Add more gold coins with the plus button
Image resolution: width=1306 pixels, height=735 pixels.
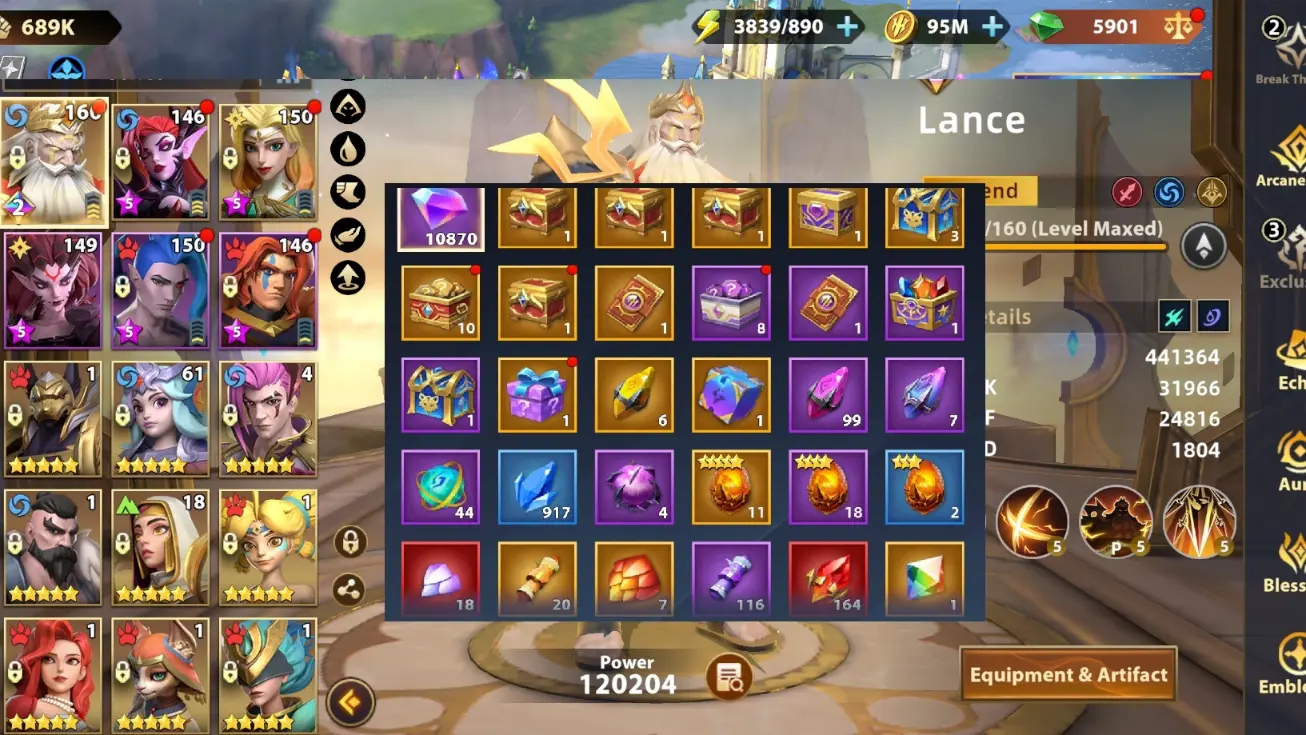[x=993, y=27]
